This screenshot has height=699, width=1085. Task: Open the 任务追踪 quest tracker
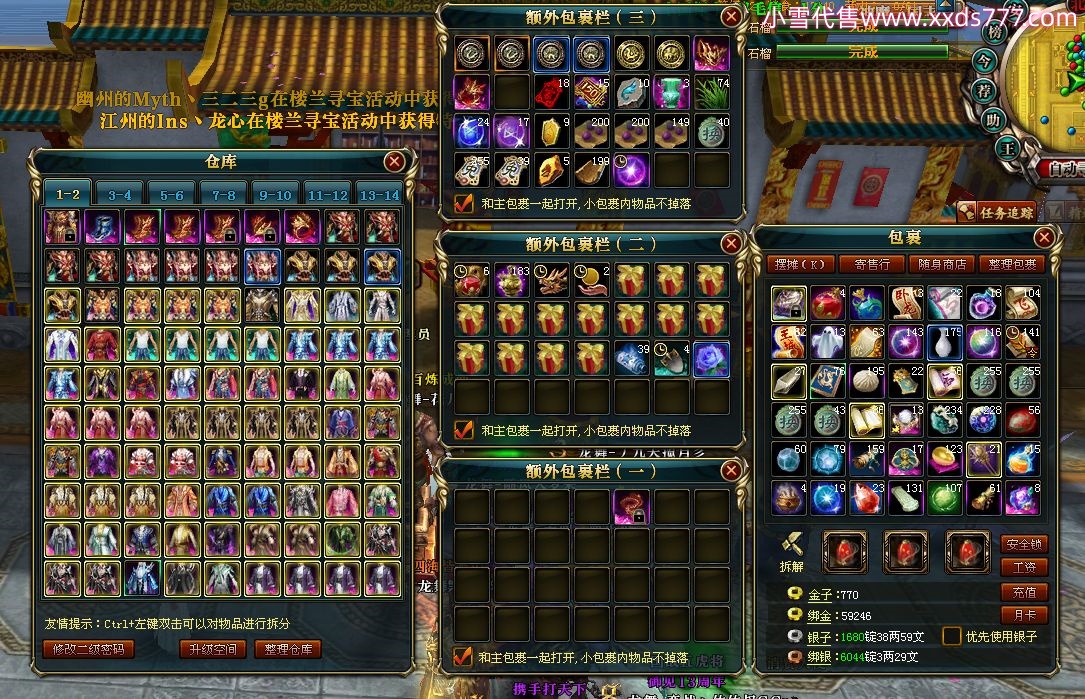[996, 211]
